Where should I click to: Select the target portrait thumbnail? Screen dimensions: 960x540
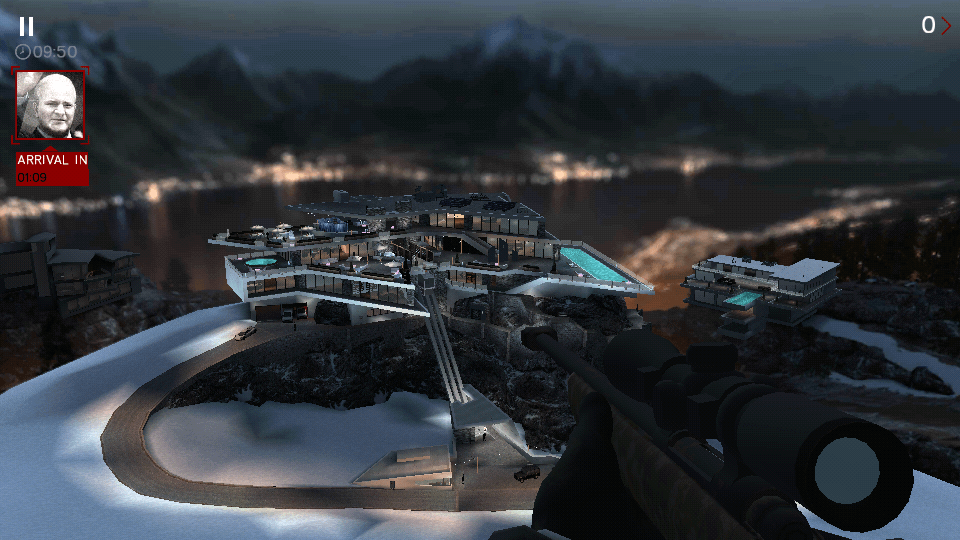pos(51,105)
